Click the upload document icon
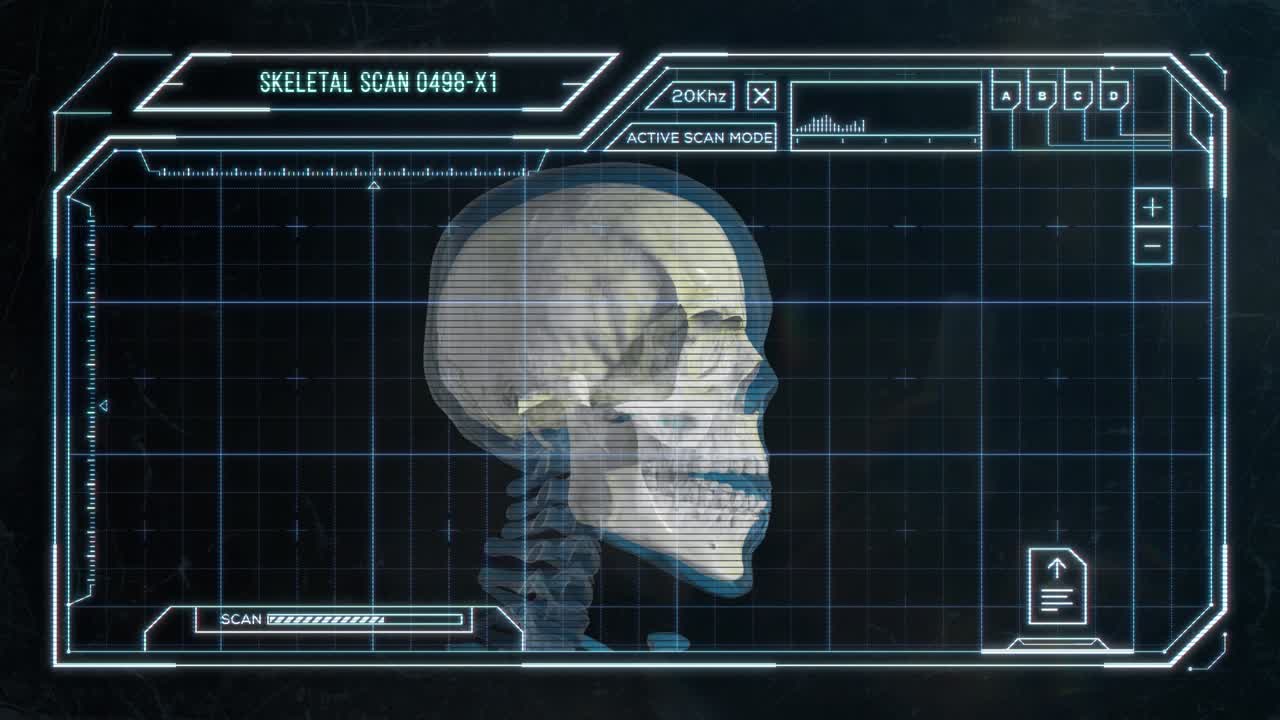 pos(1057,585)
